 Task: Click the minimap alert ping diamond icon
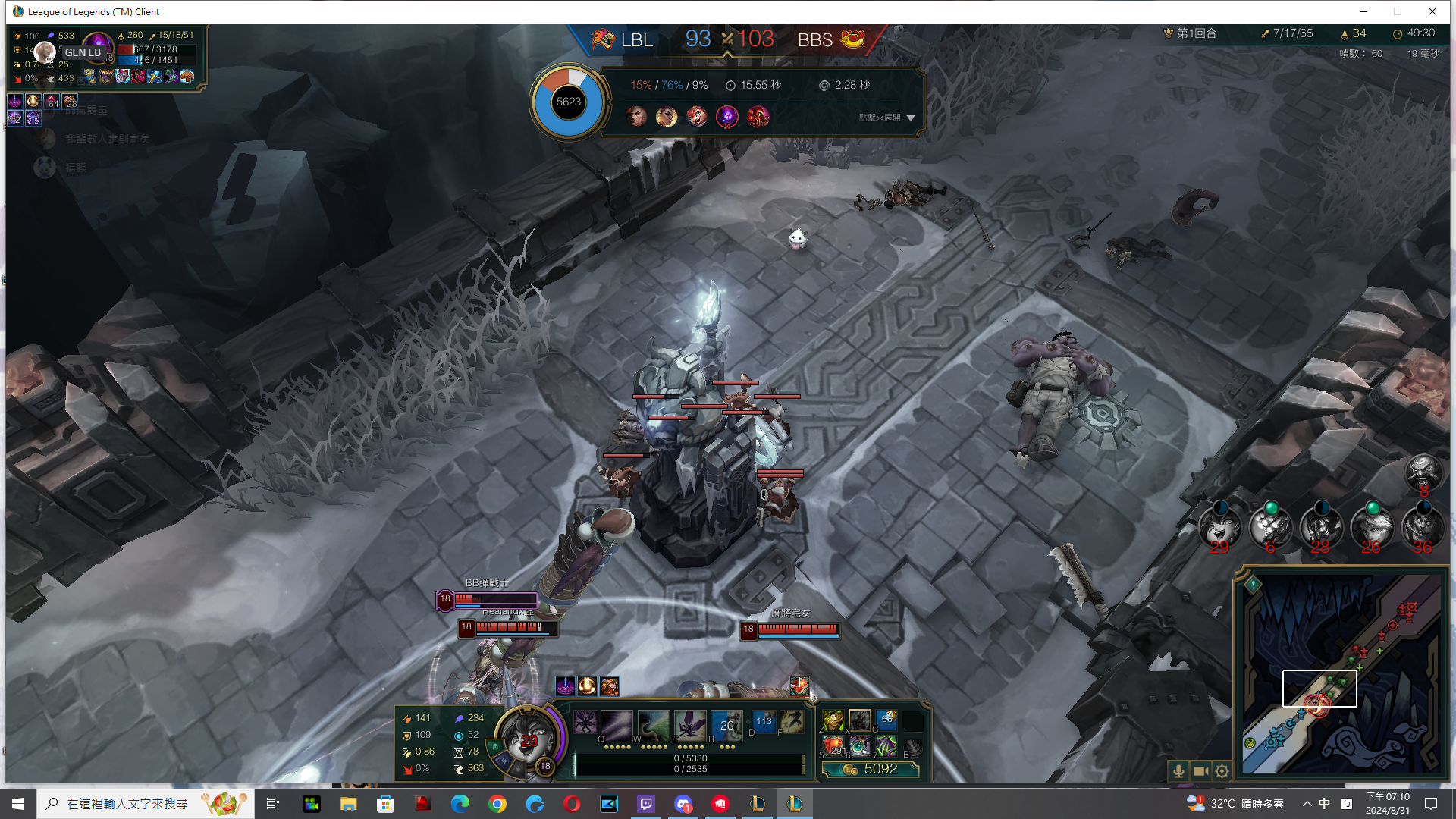tap(1253, 584)
